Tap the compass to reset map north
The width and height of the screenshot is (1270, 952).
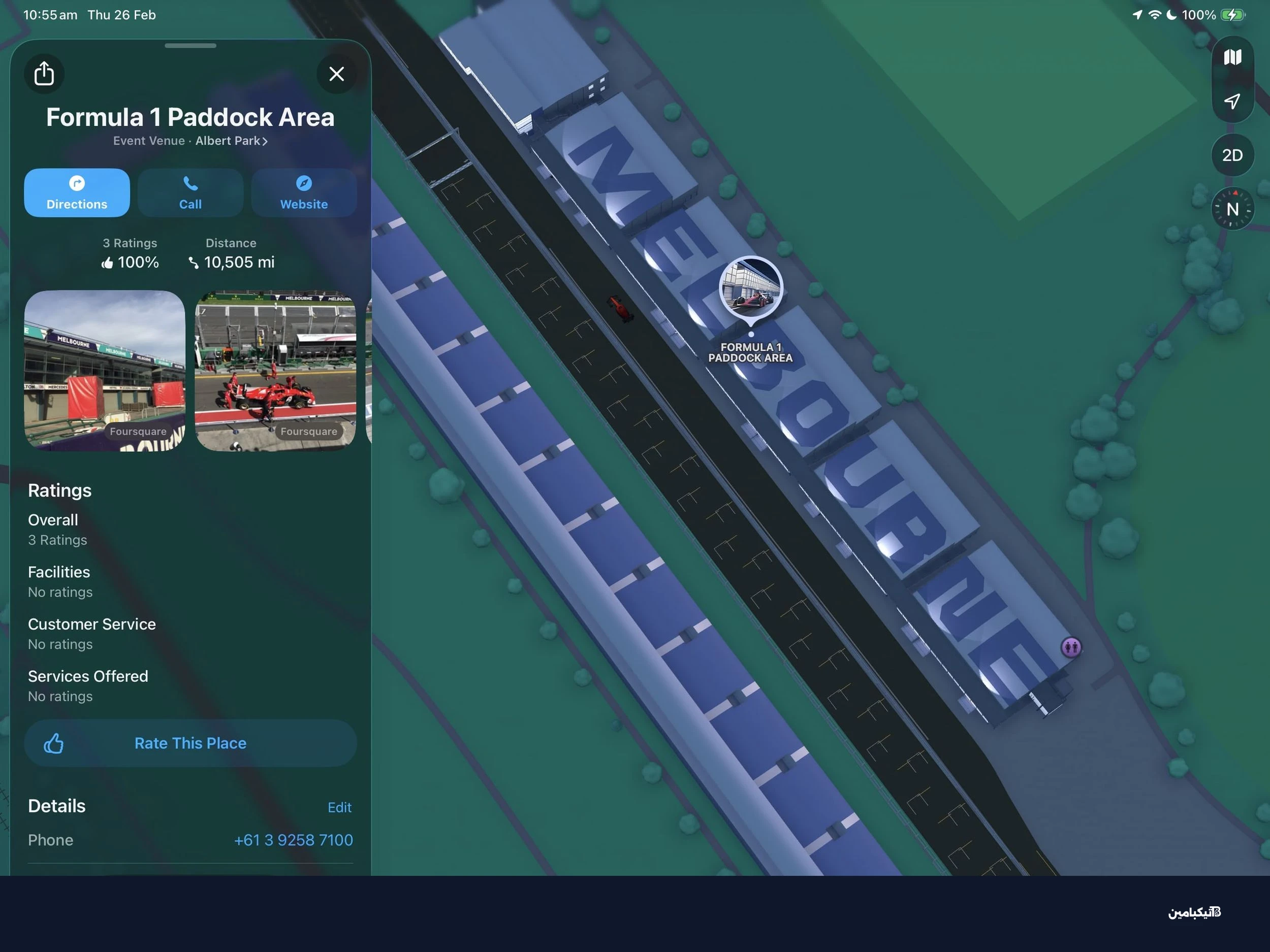[x=1232, y=209]
